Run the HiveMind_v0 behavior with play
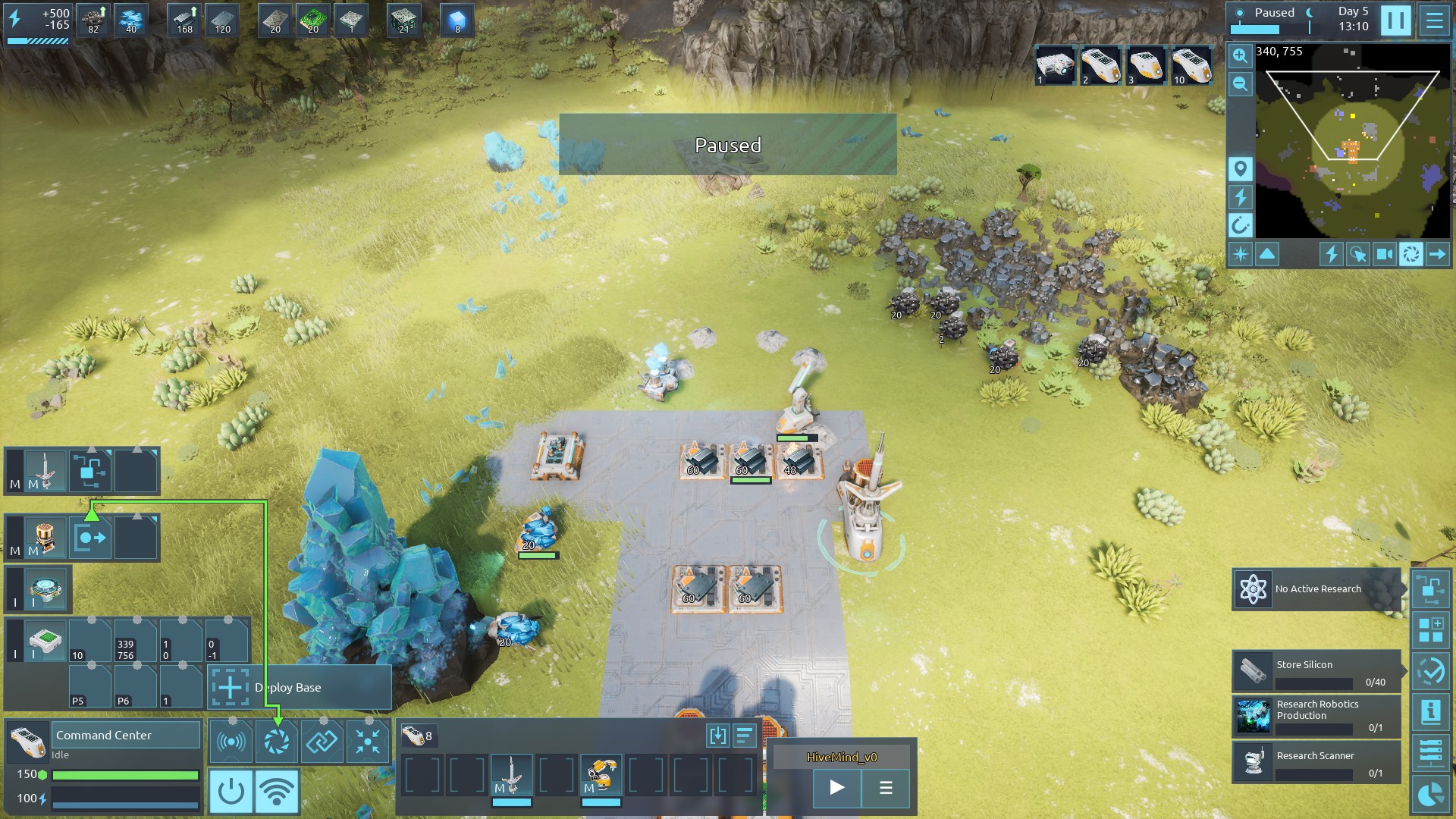The height and width of the screenshot is (819, 1456). [x=836, y=788]
